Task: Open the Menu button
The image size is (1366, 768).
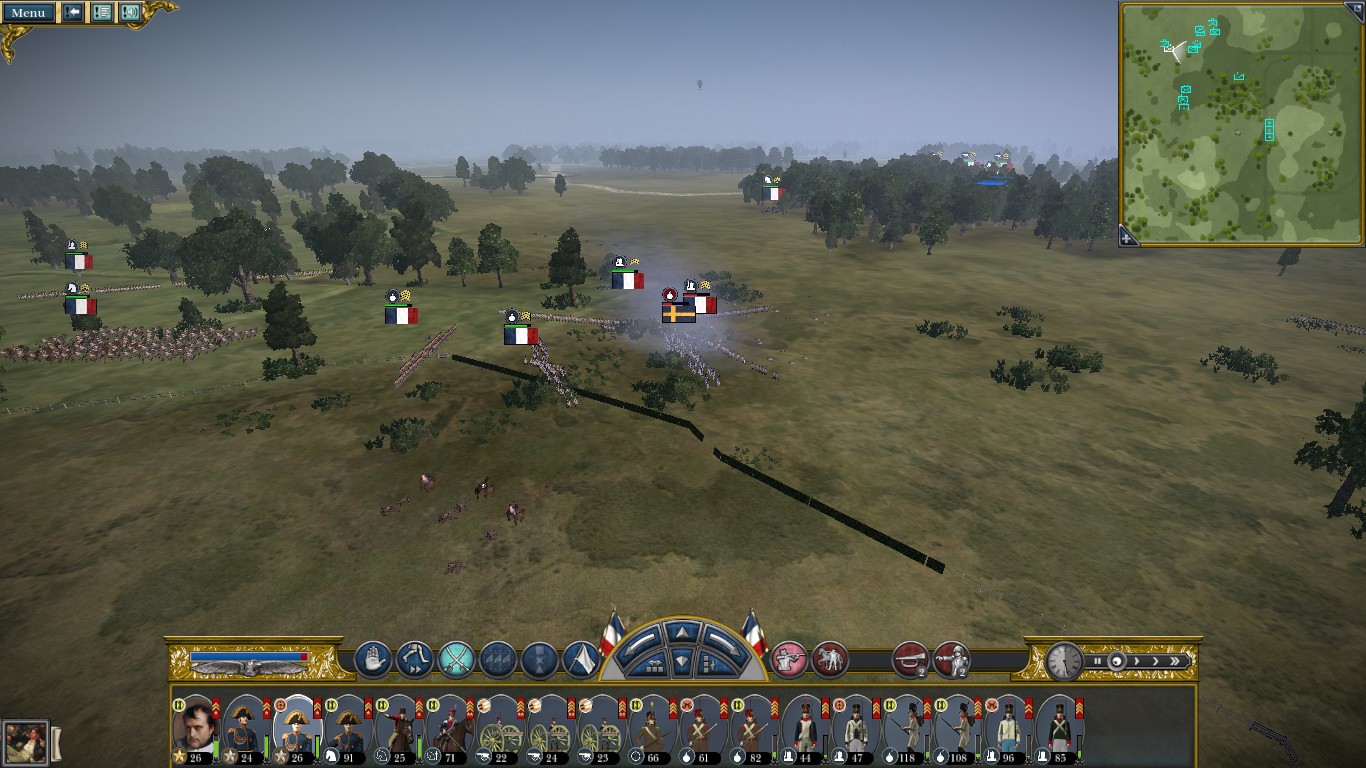Action: point(28,13)
